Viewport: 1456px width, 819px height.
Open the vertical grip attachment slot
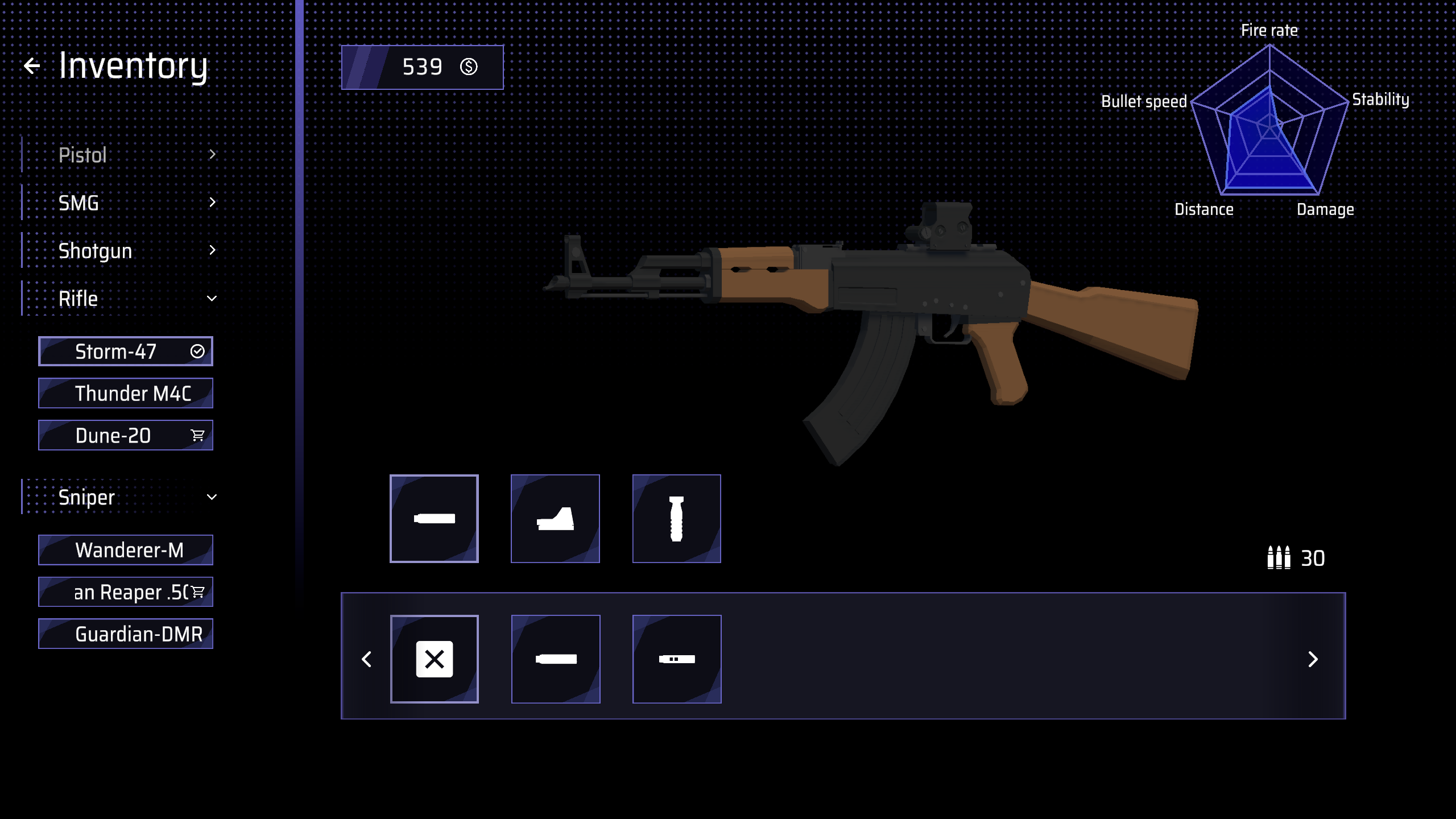tap(676, 518)
